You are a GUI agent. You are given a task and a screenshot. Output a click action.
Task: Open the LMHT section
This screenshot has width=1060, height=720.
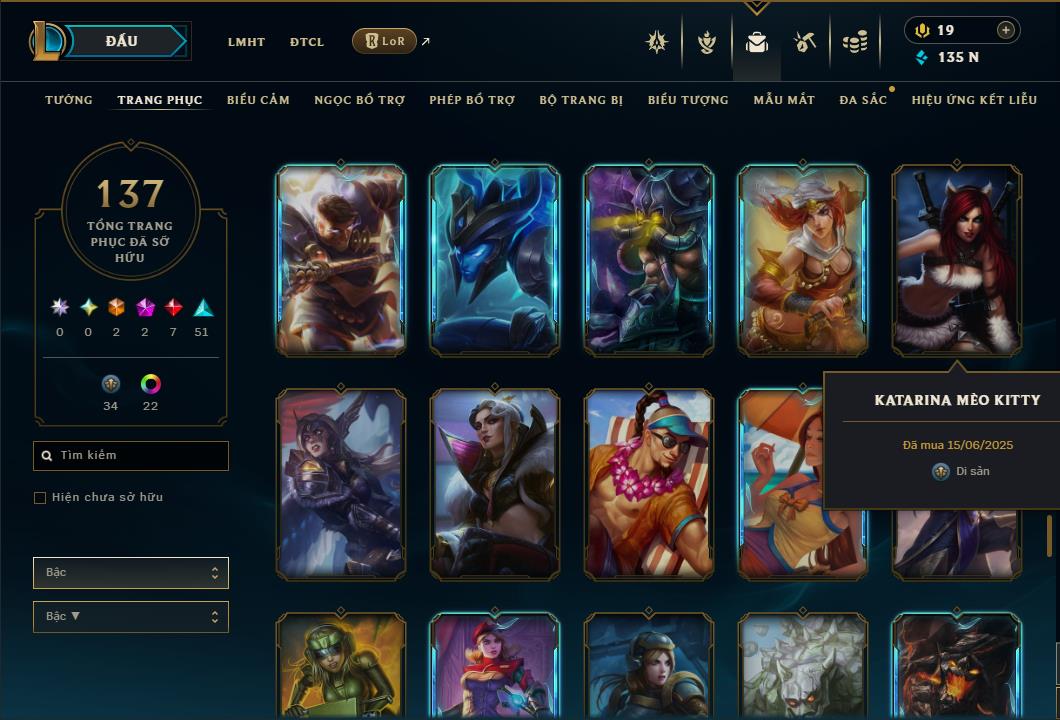tap(246, 42)
